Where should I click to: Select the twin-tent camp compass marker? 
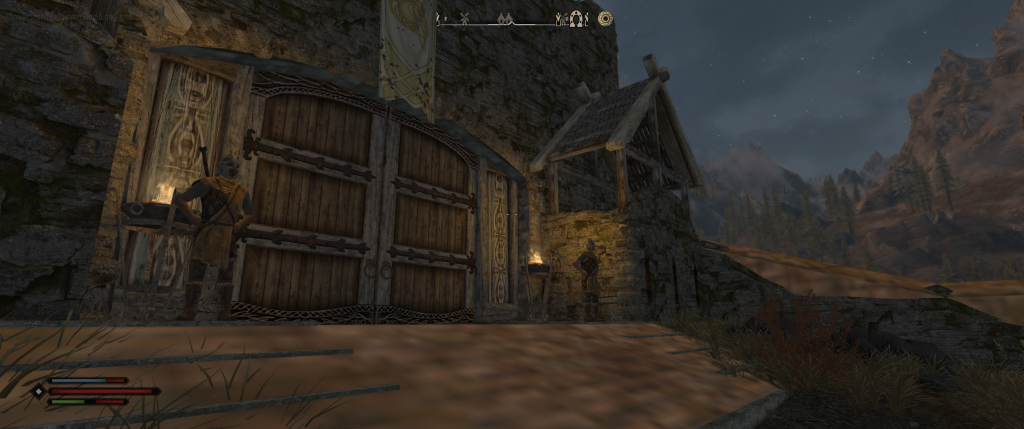pyautogui.click(x=505, y=18)
